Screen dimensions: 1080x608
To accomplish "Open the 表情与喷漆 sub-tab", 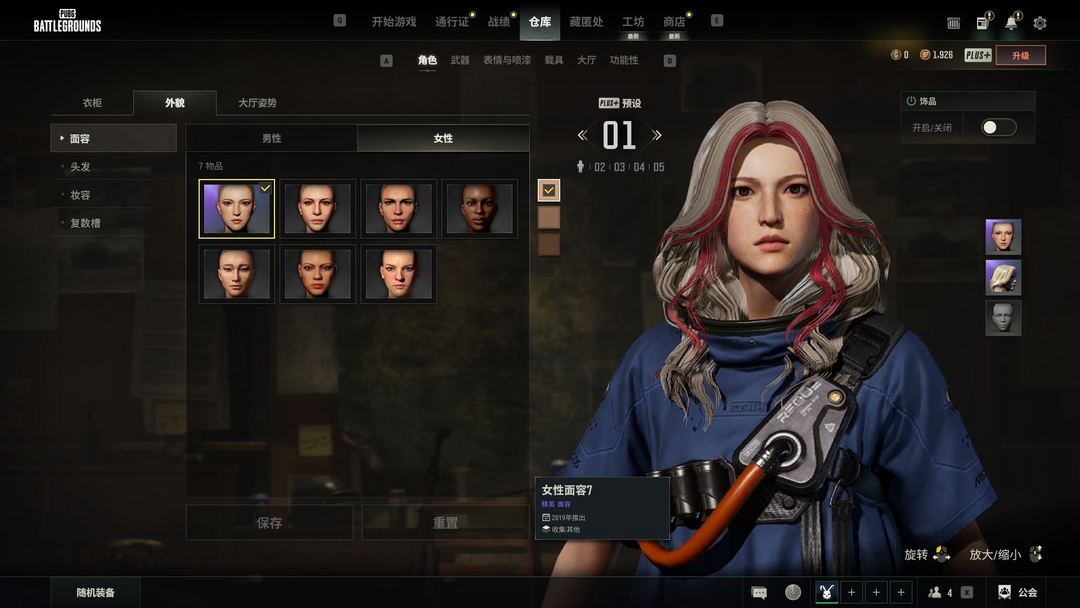I will [507, 61].
